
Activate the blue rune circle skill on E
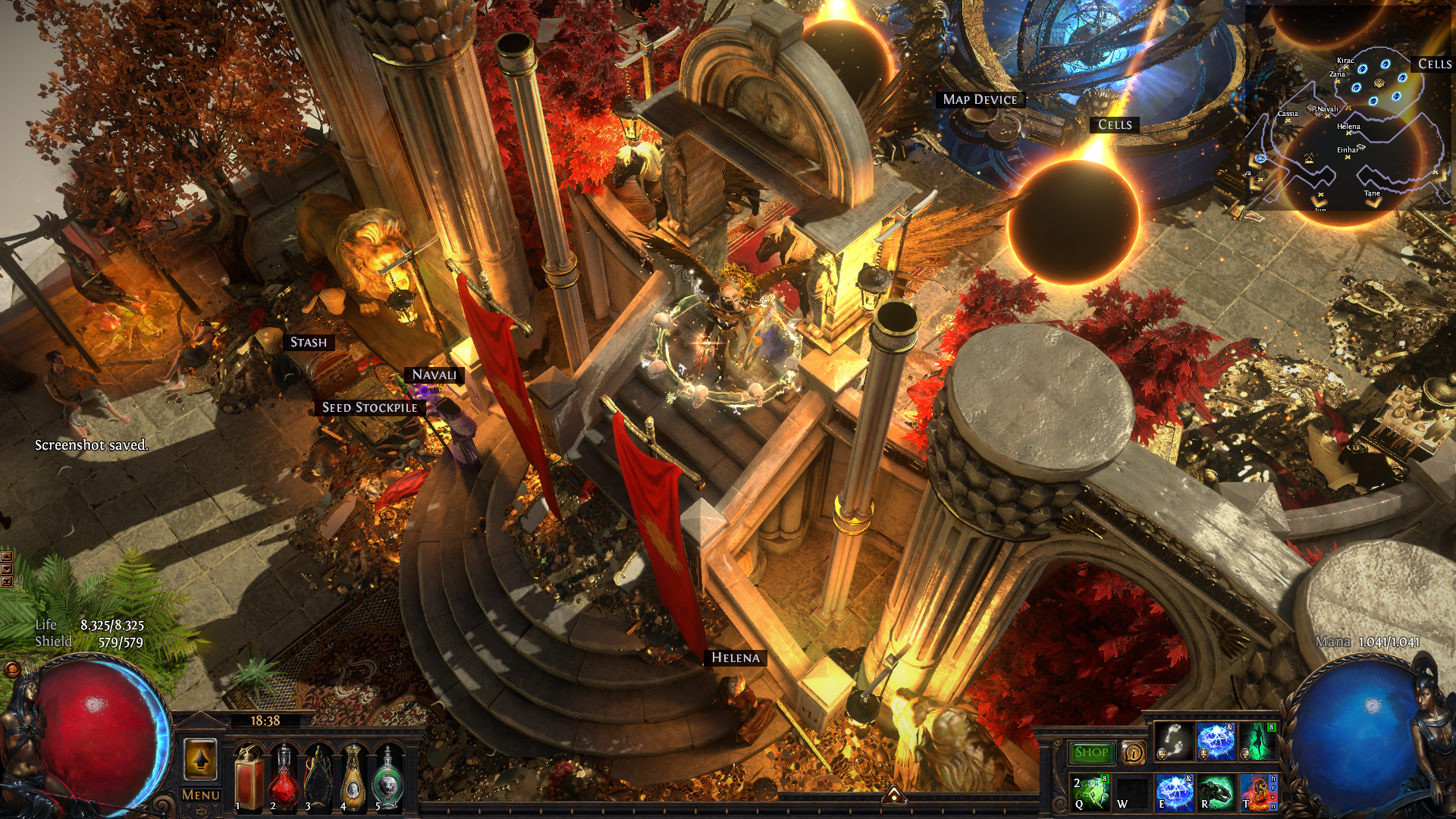pyautogui.click(x=1174, y=792)
